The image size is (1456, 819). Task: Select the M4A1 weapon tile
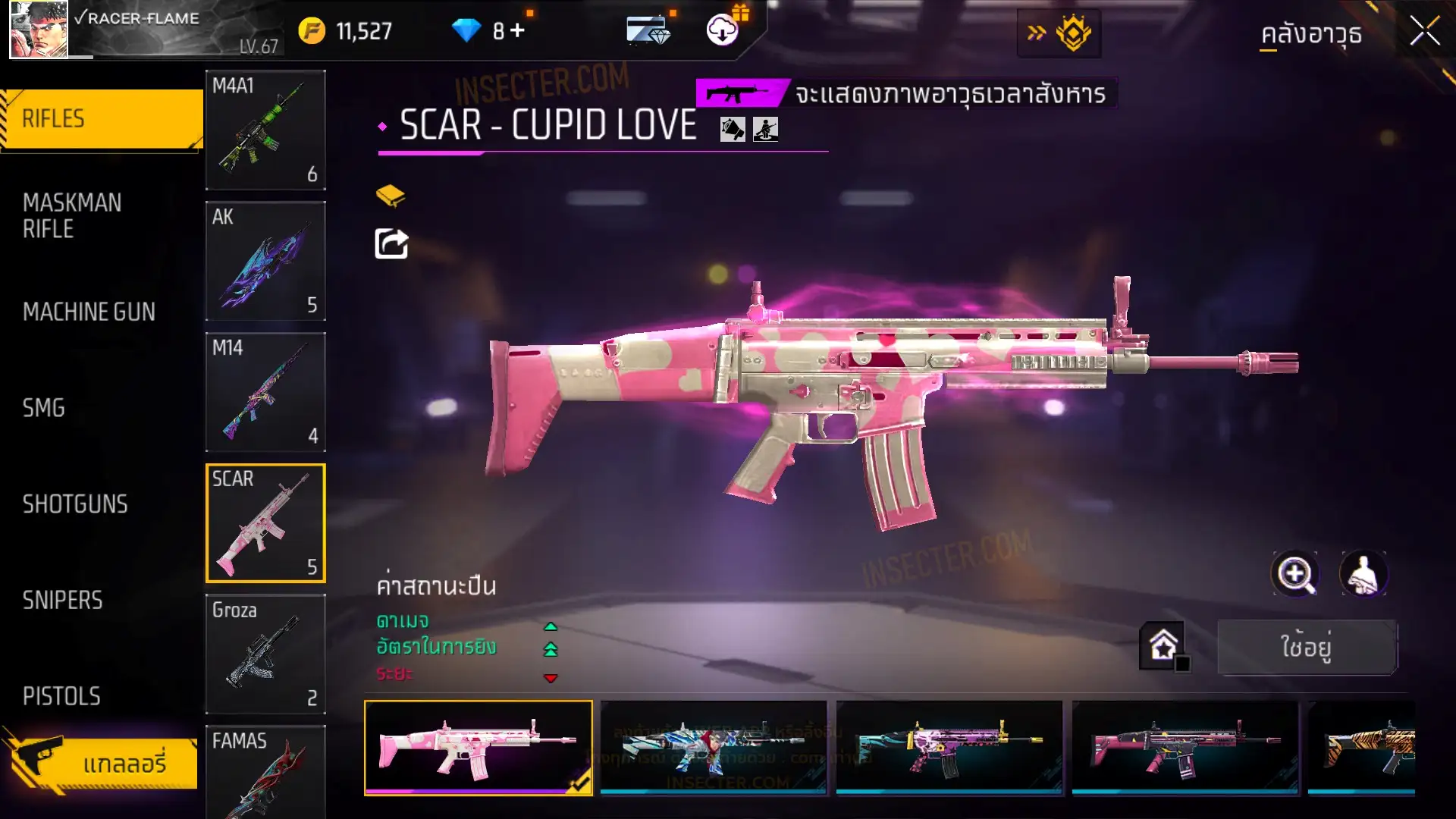pos(265,130)
